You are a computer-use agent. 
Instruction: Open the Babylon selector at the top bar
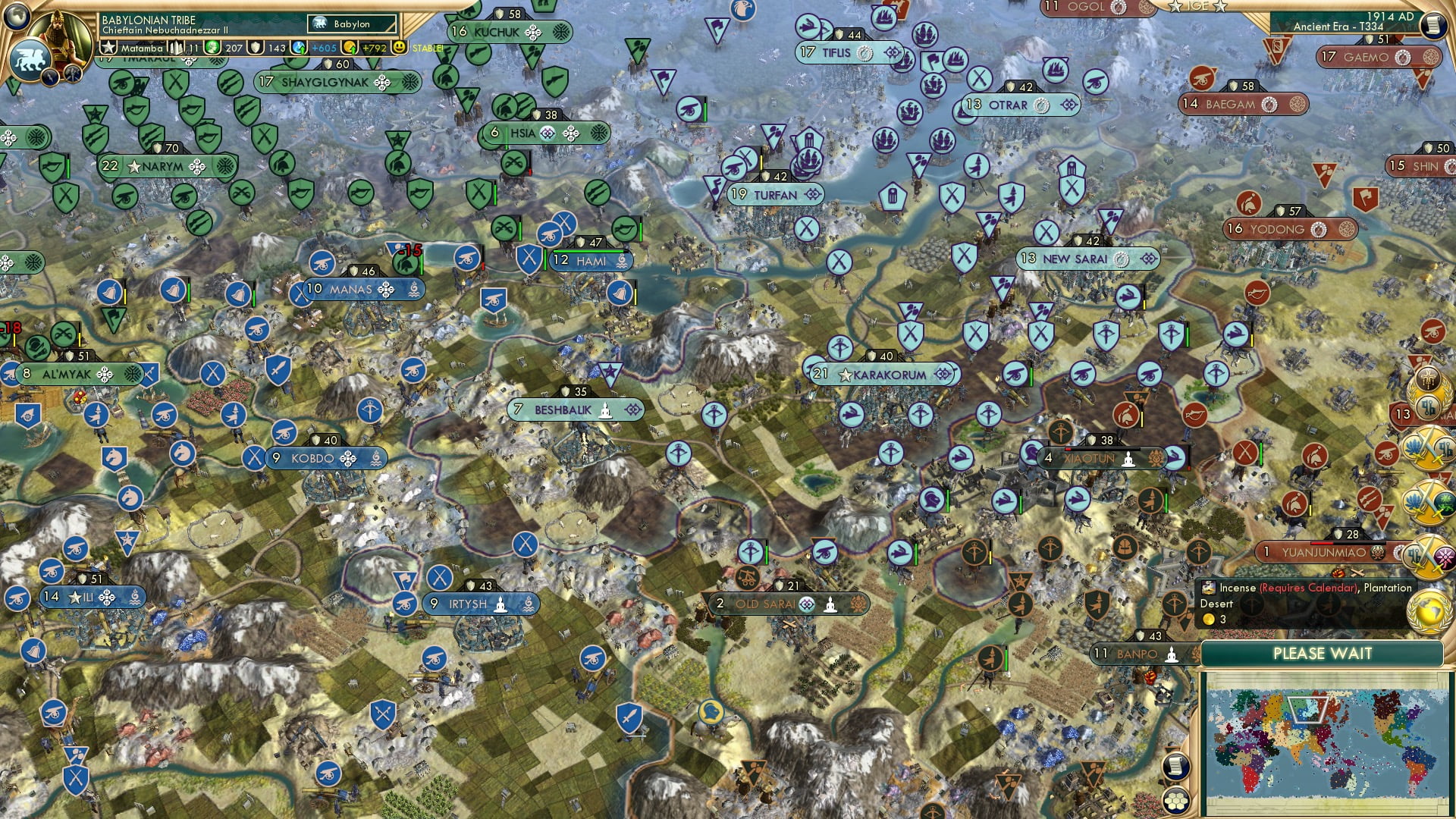point(352,24)
